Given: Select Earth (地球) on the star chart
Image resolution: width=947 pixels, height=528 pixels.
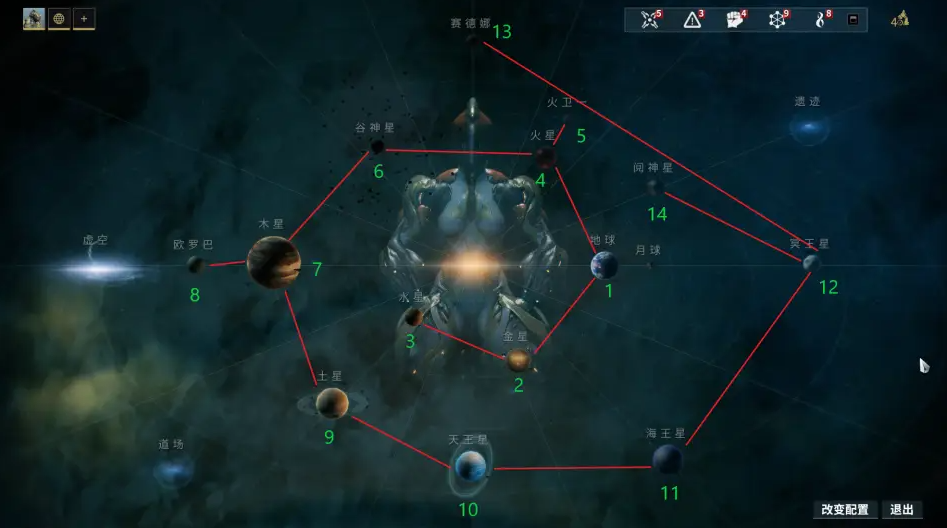Looking at the screenshot, I should coord(604,265).
